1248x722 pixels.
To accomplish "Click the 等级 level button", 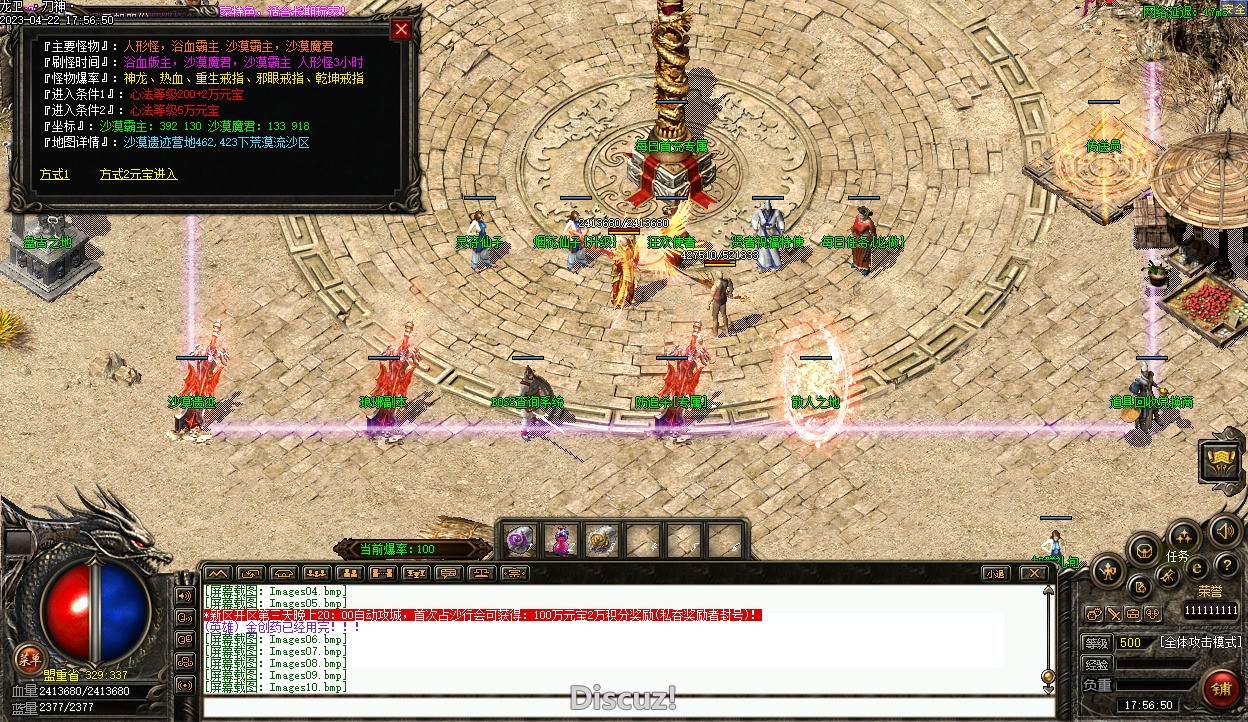I will pyautogui.click(x=1097, y=642).
